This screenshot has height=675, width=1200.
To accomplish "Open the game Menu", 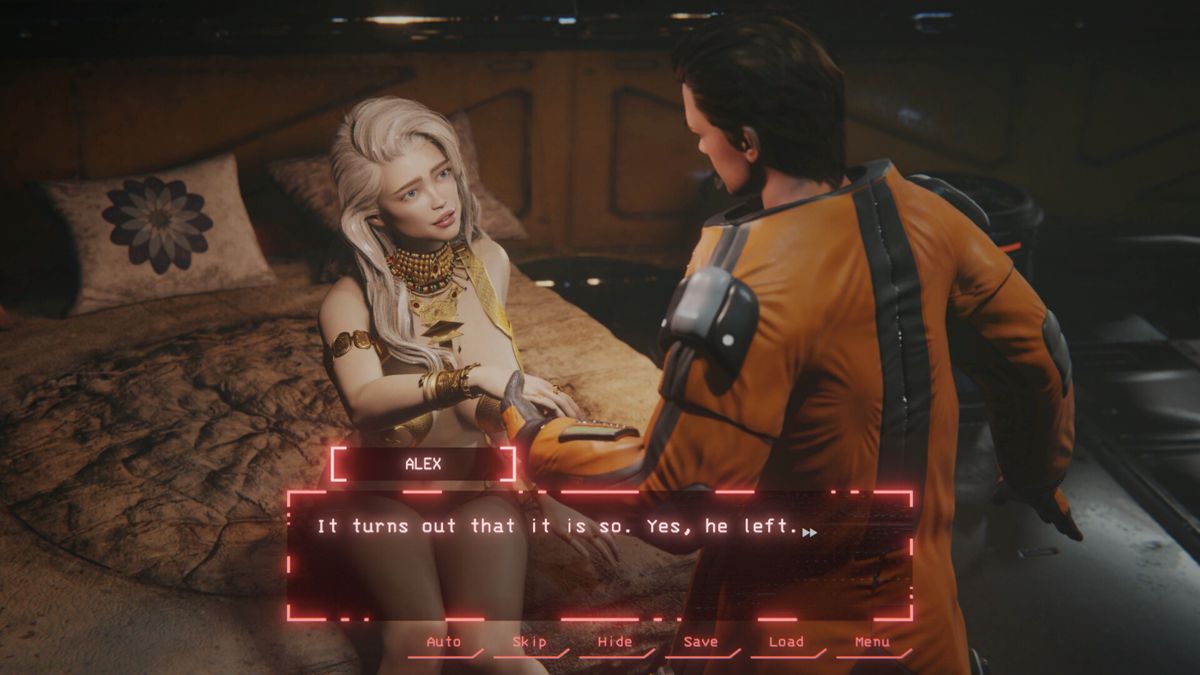I will click(x=872, y=642).
